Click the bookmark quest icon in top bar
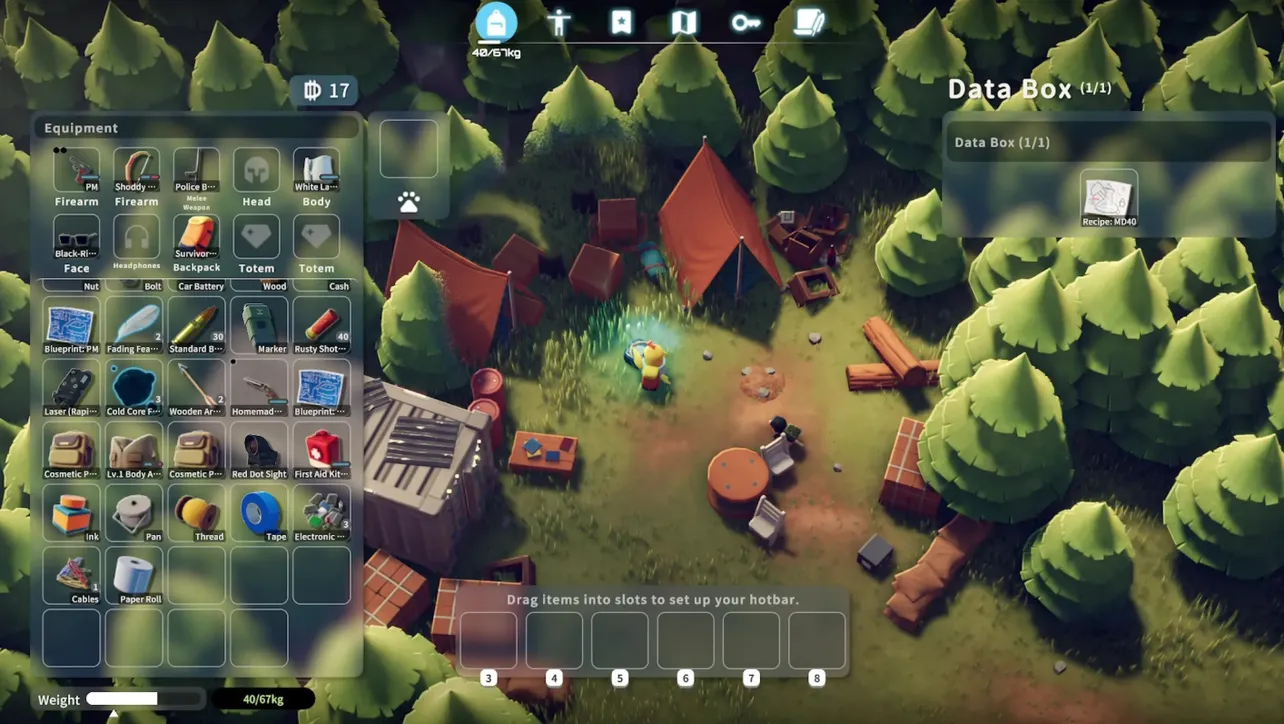This screenshot has width=1284, height=724. point(622,22)
